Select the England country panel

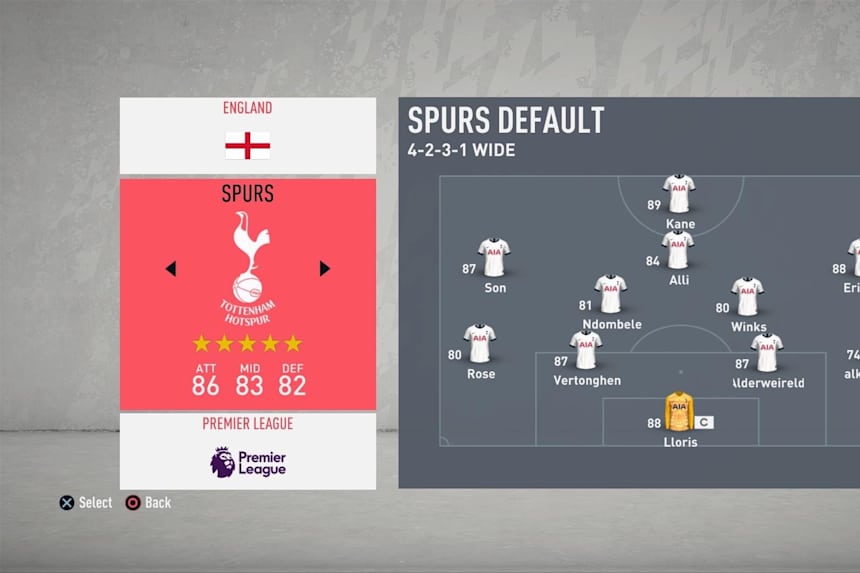coord(247,135)
